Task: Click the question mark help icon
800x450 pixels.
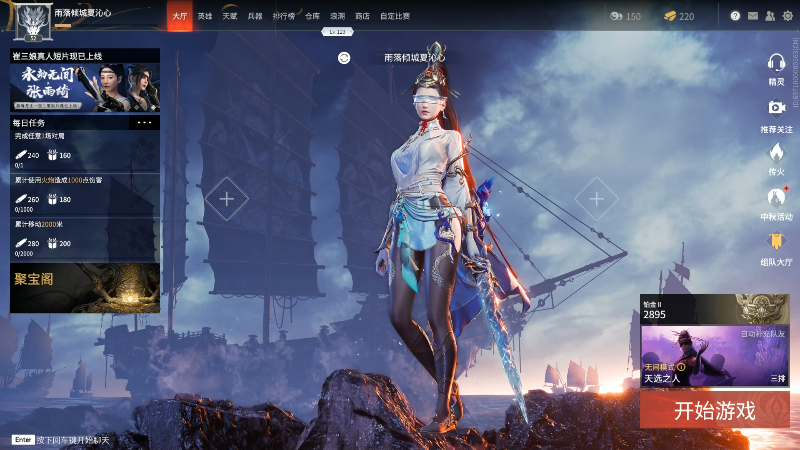Action: pyautogui.click(x=735, y=16)
